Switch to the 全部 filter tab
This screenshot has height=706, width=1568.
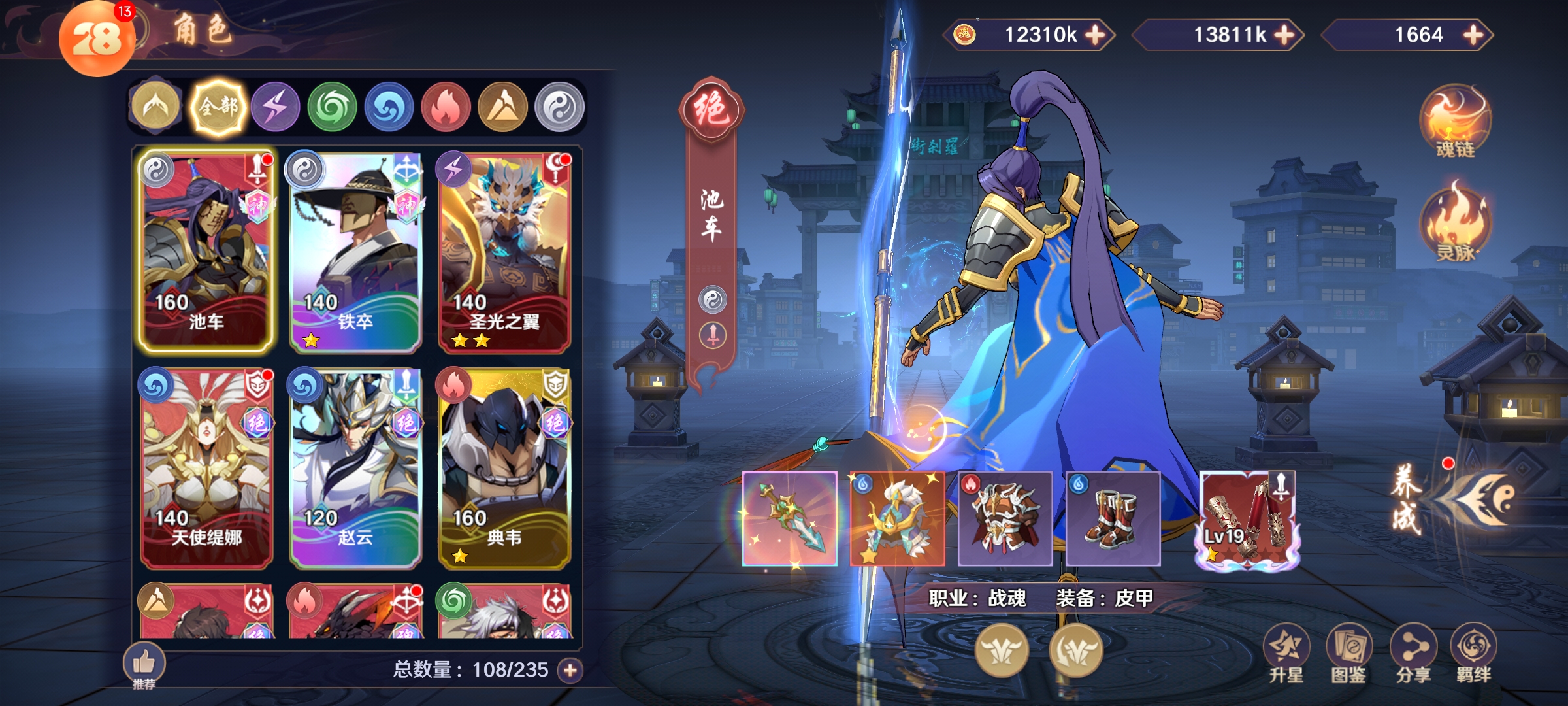point(218,107)
